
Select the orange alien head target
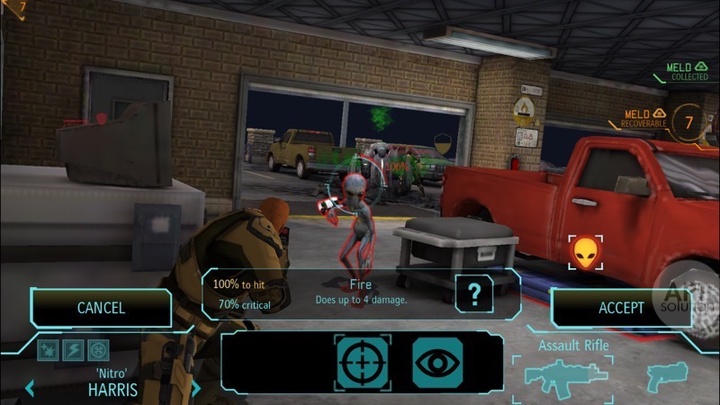586,253
